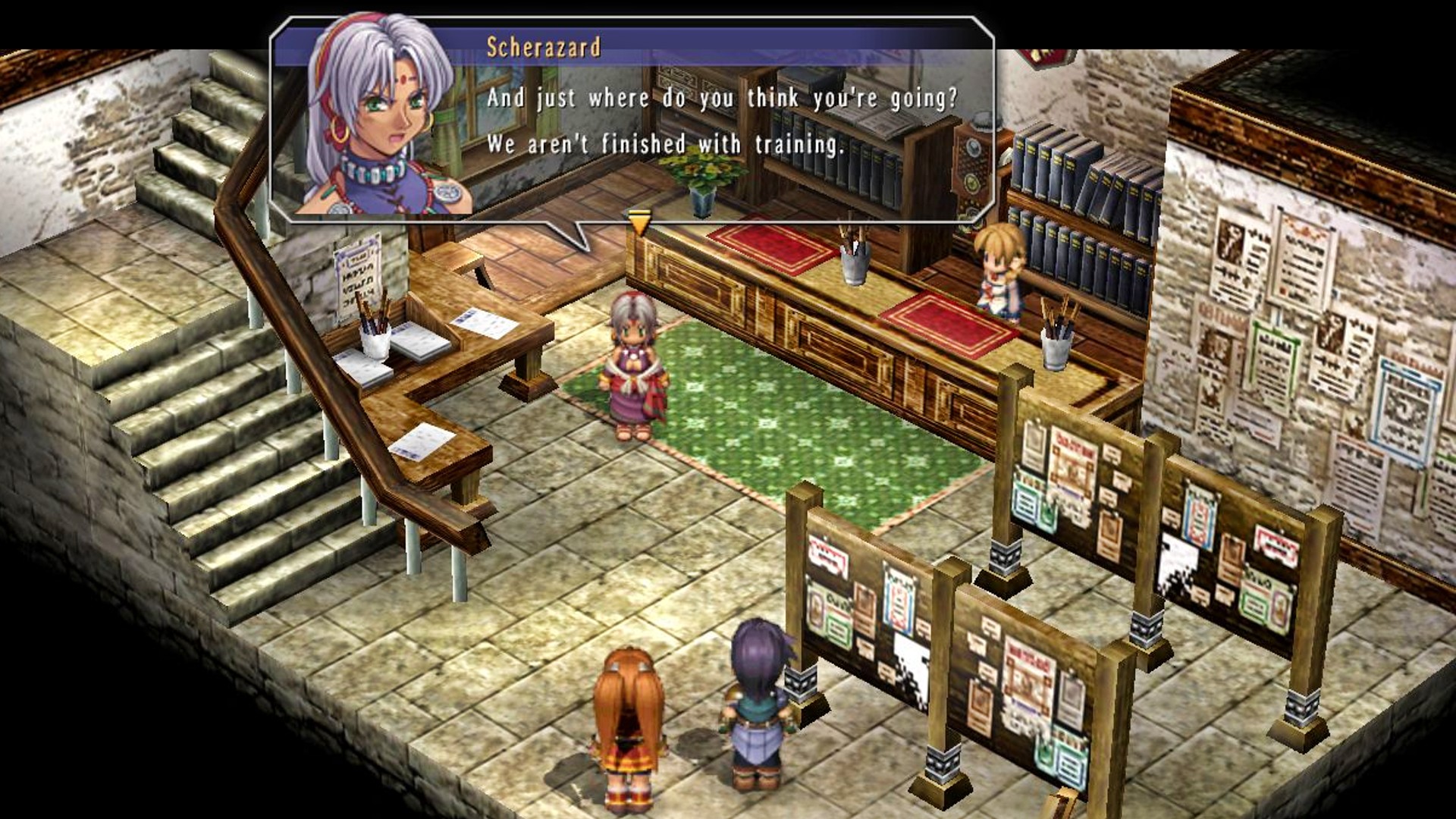1456x819 pixels.
Task: Click the yellow continue arrow under the dialogue
Action: pyautogui.click(x=639, y=222)
